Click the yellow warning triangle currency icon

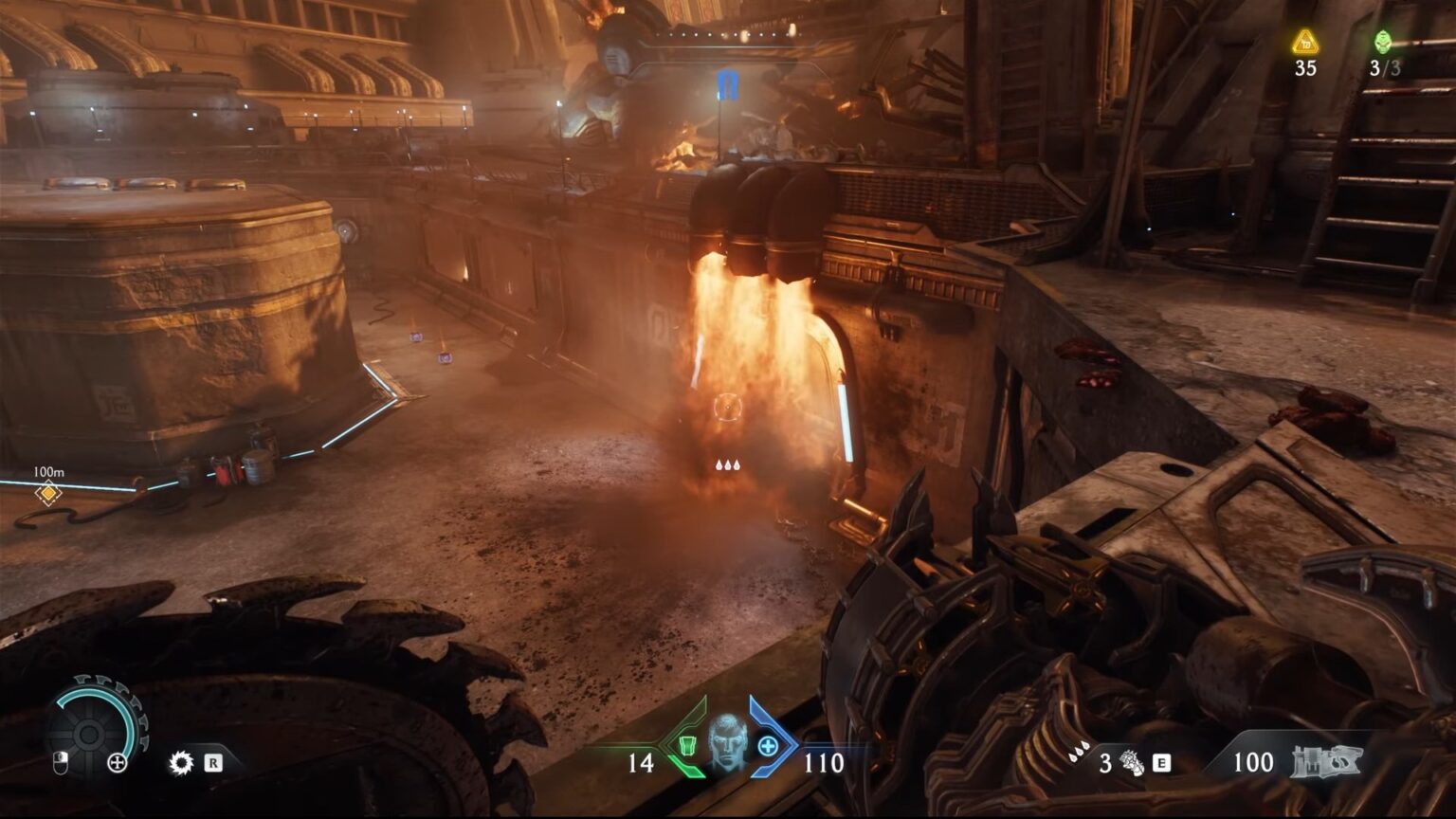tap(1305, 40)
